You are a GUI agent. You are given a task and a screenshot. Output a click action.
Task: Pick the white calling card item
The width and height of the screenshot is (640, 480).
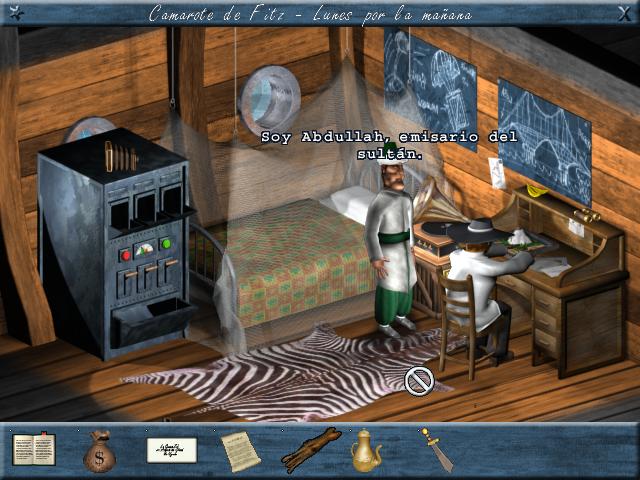click(171, 450)
